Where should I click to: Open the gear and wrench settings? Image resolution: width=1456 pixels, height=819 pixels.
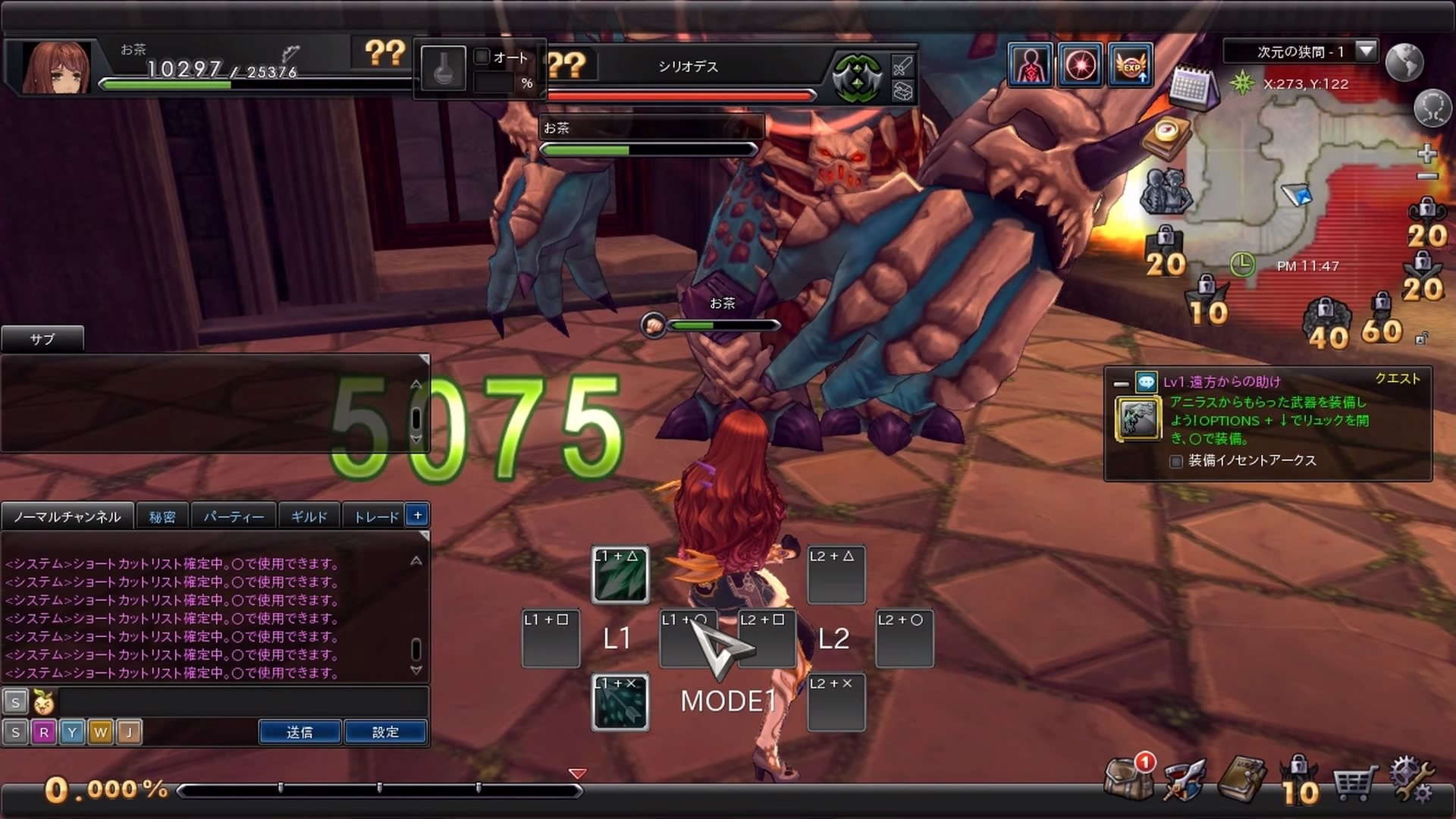1410,780
